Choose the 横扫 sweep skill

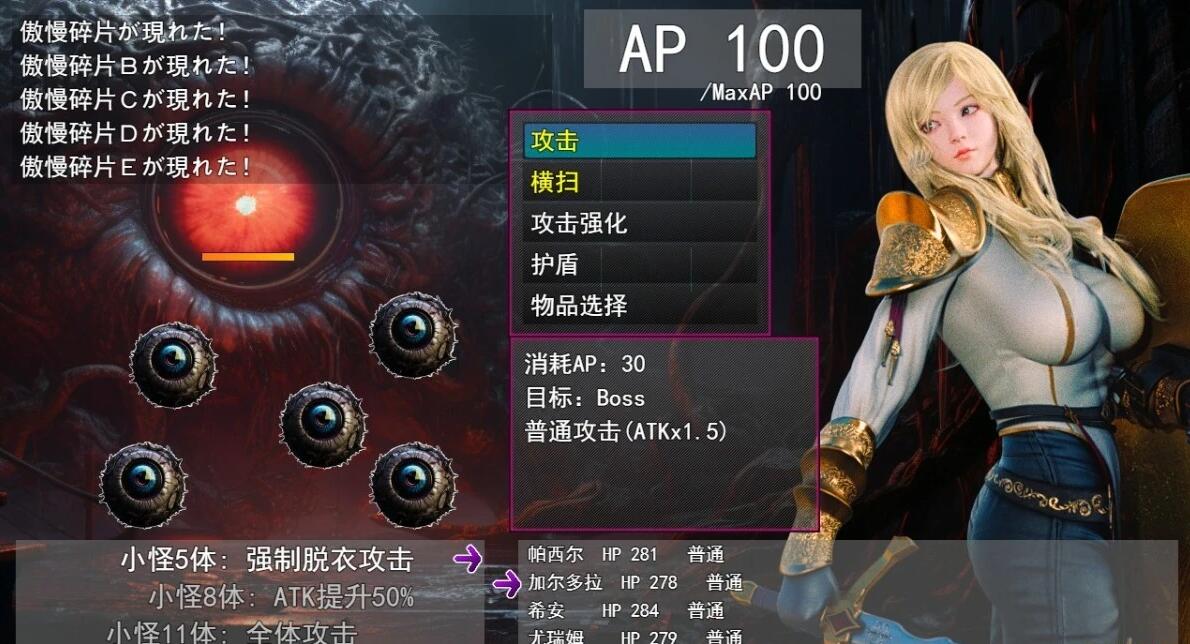[x=639, y=182]
